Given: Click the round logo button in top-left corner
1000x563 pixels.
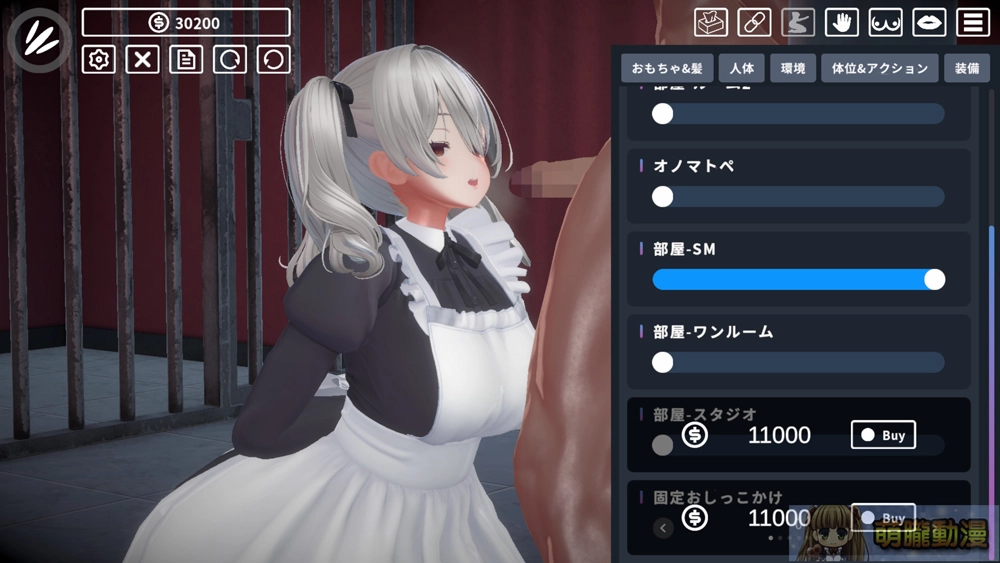Looking at the screenshot, I should pyautogui.click(x=39, y=40).
